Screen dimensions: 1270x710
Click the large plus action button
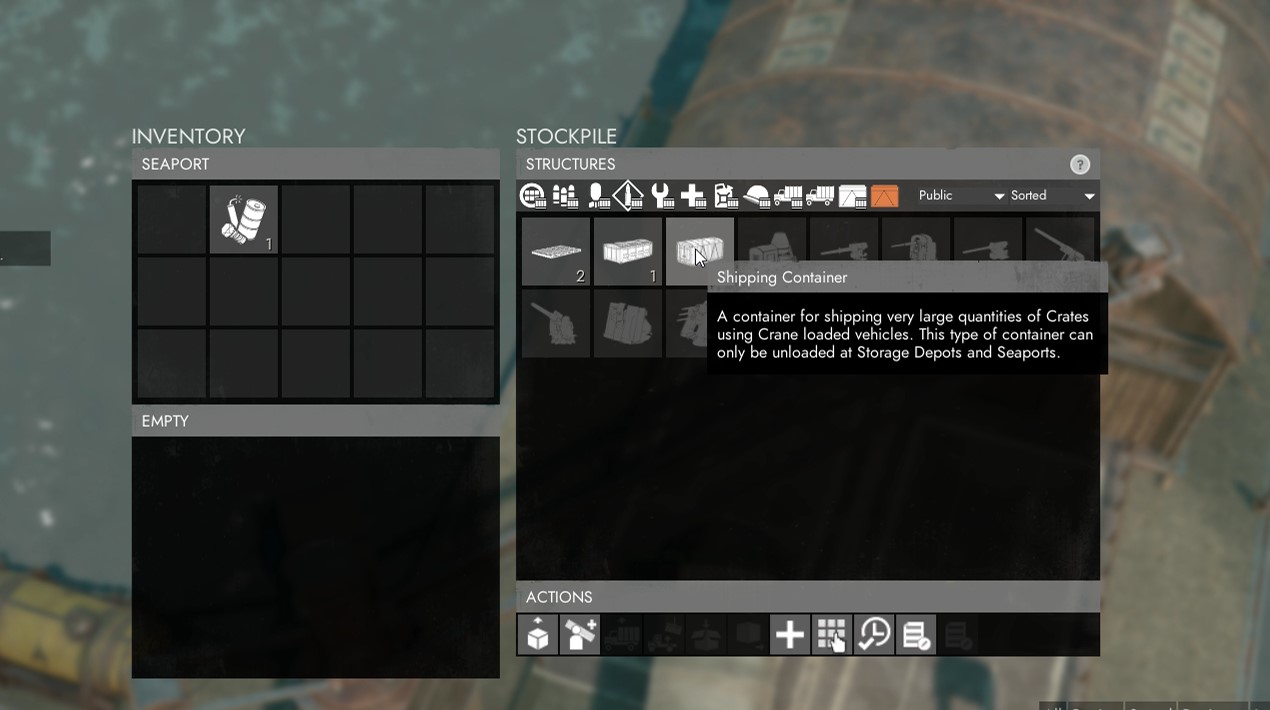[x=789, y=635]
